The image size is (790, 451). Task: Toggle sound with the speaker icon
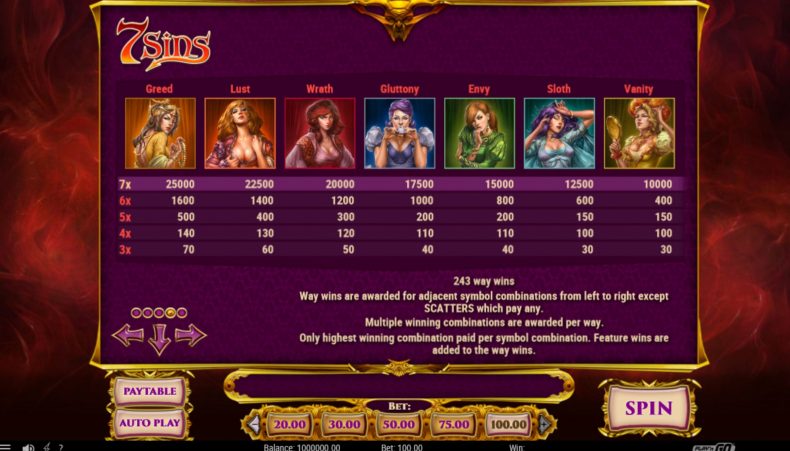point(28,446)
